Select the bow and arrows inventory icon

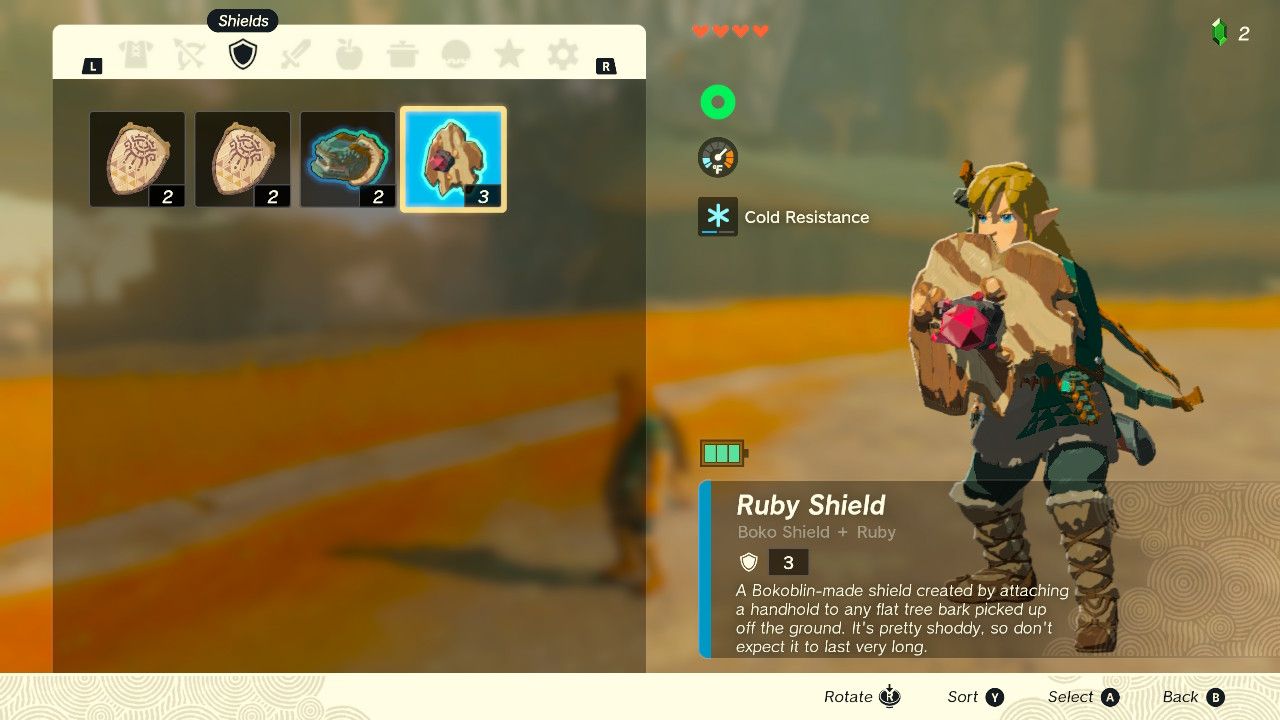190,54
